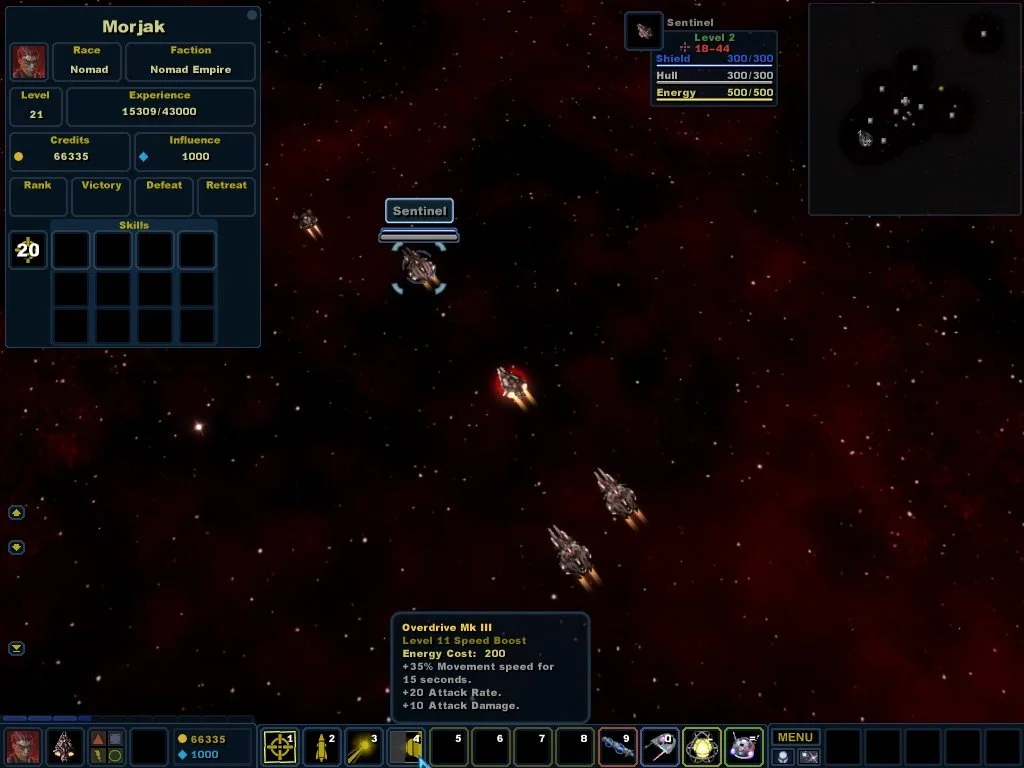Select the ship icon in slot 0
Viewport: 1024px width, 768px height.
659,747
